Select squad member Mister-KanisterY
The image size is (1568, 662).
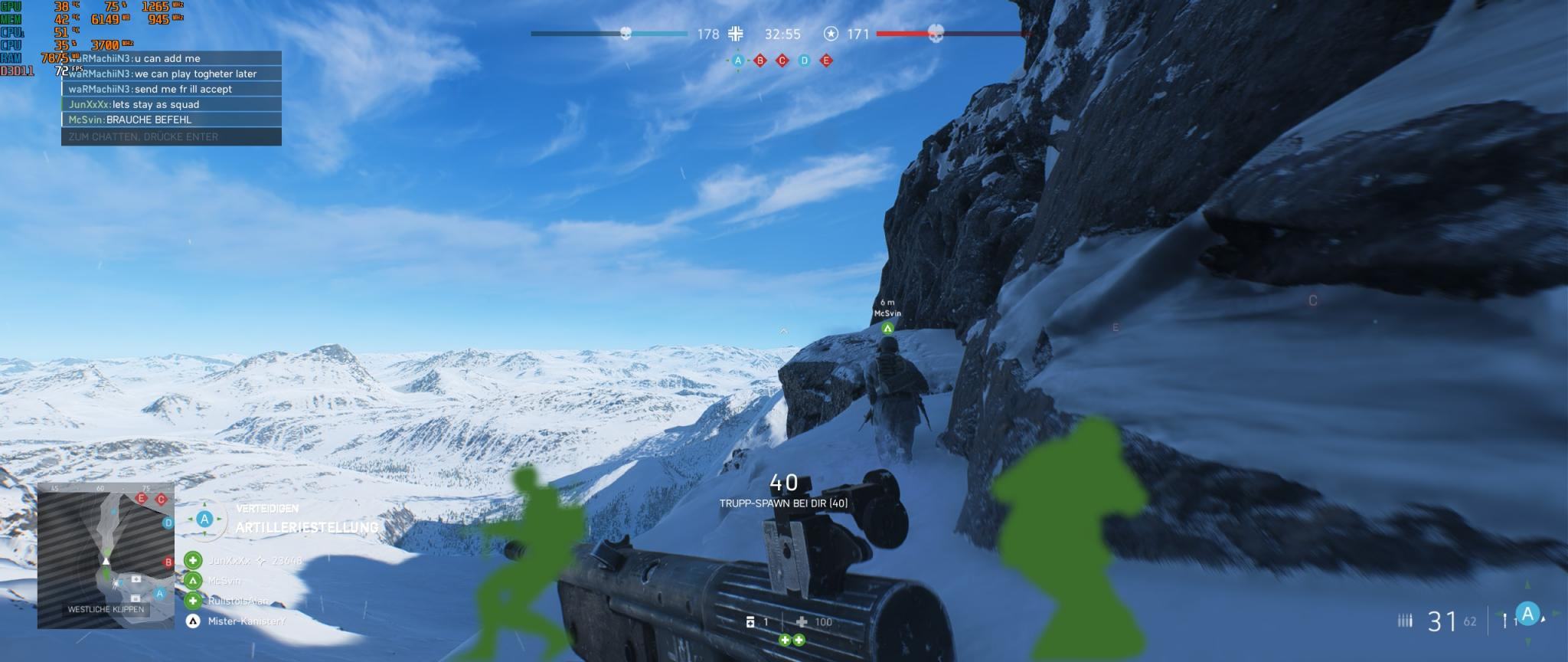pos(245,621)
